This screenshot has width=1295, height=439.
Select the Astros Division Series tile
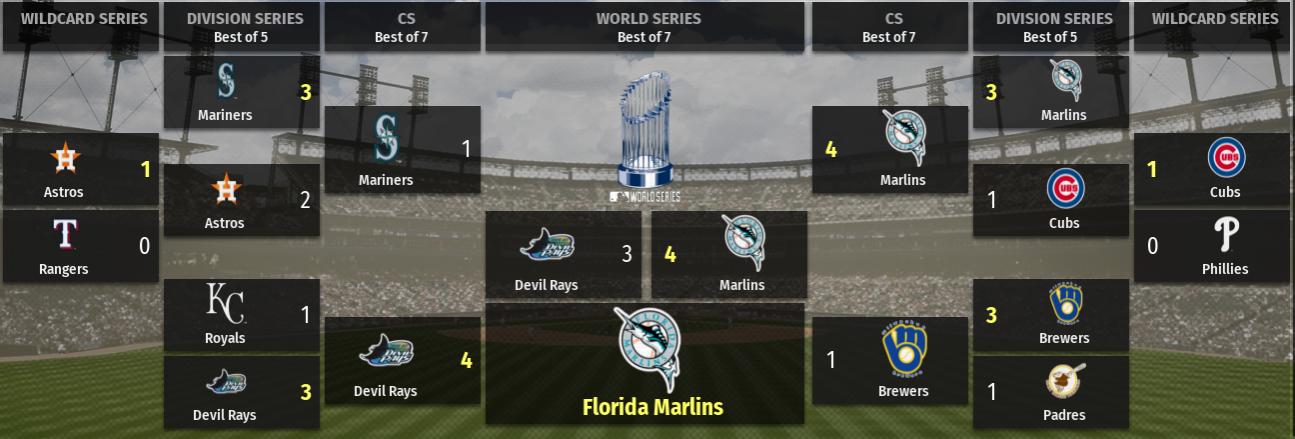tap(241, 200)
